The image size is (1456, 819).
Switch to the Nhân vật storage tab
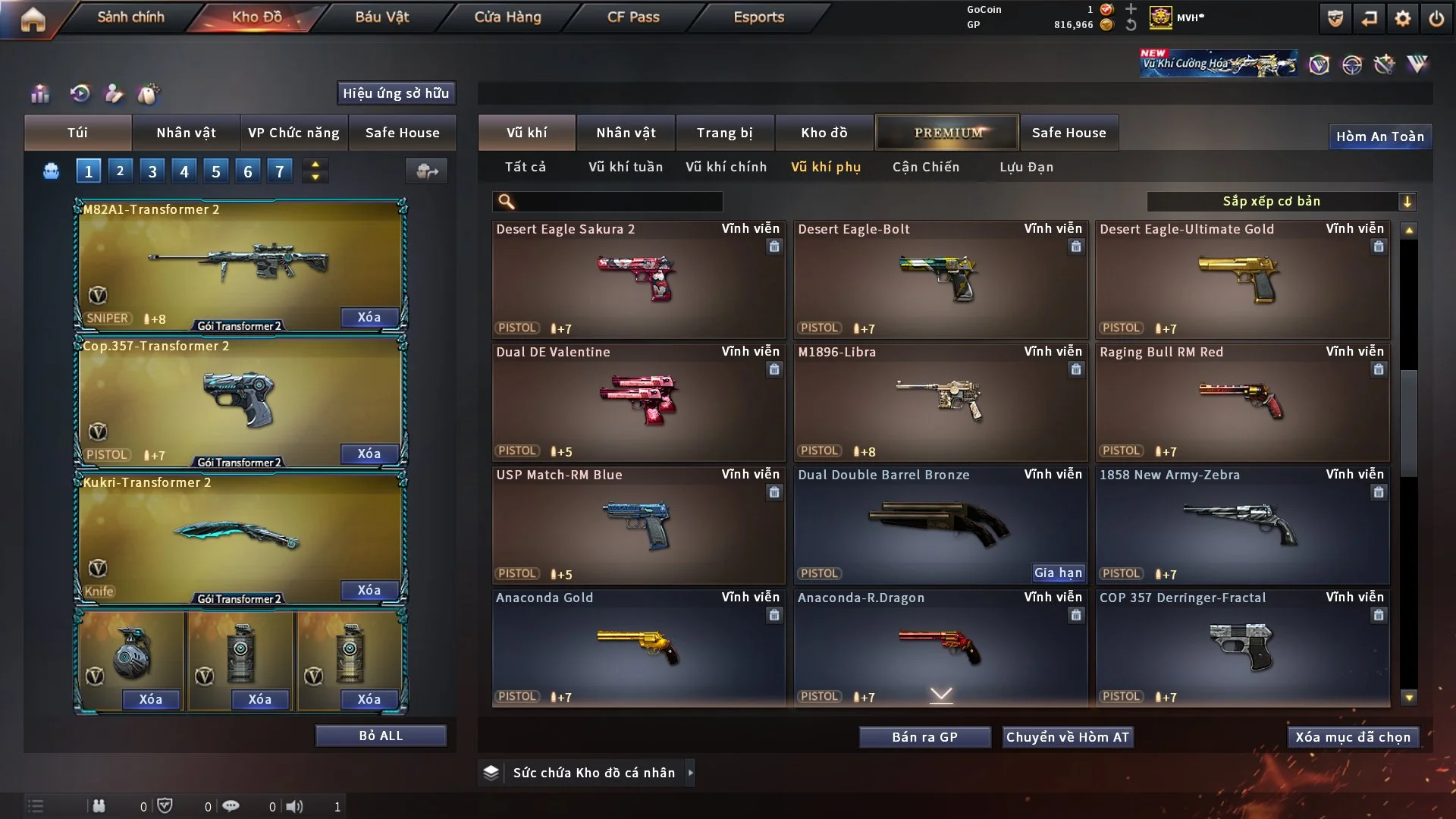626,133
